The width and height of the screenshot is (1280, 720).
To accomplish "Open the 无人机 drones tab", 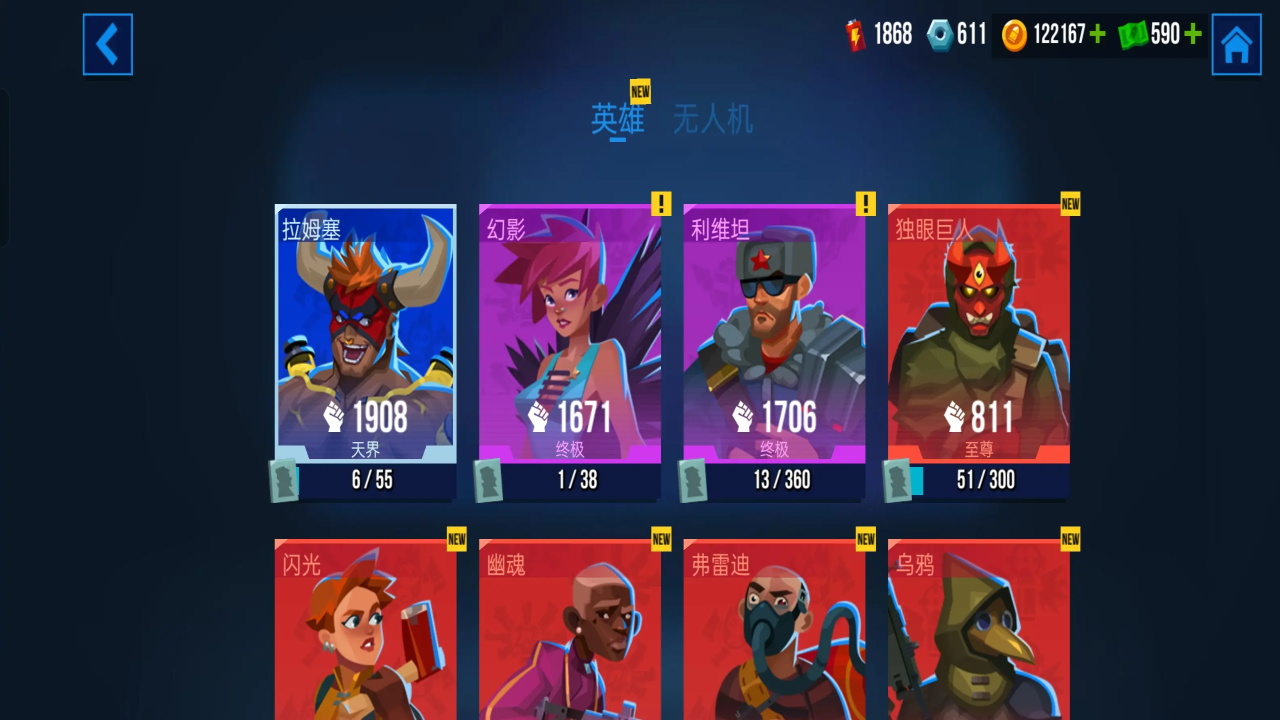I will pos(712,120).
